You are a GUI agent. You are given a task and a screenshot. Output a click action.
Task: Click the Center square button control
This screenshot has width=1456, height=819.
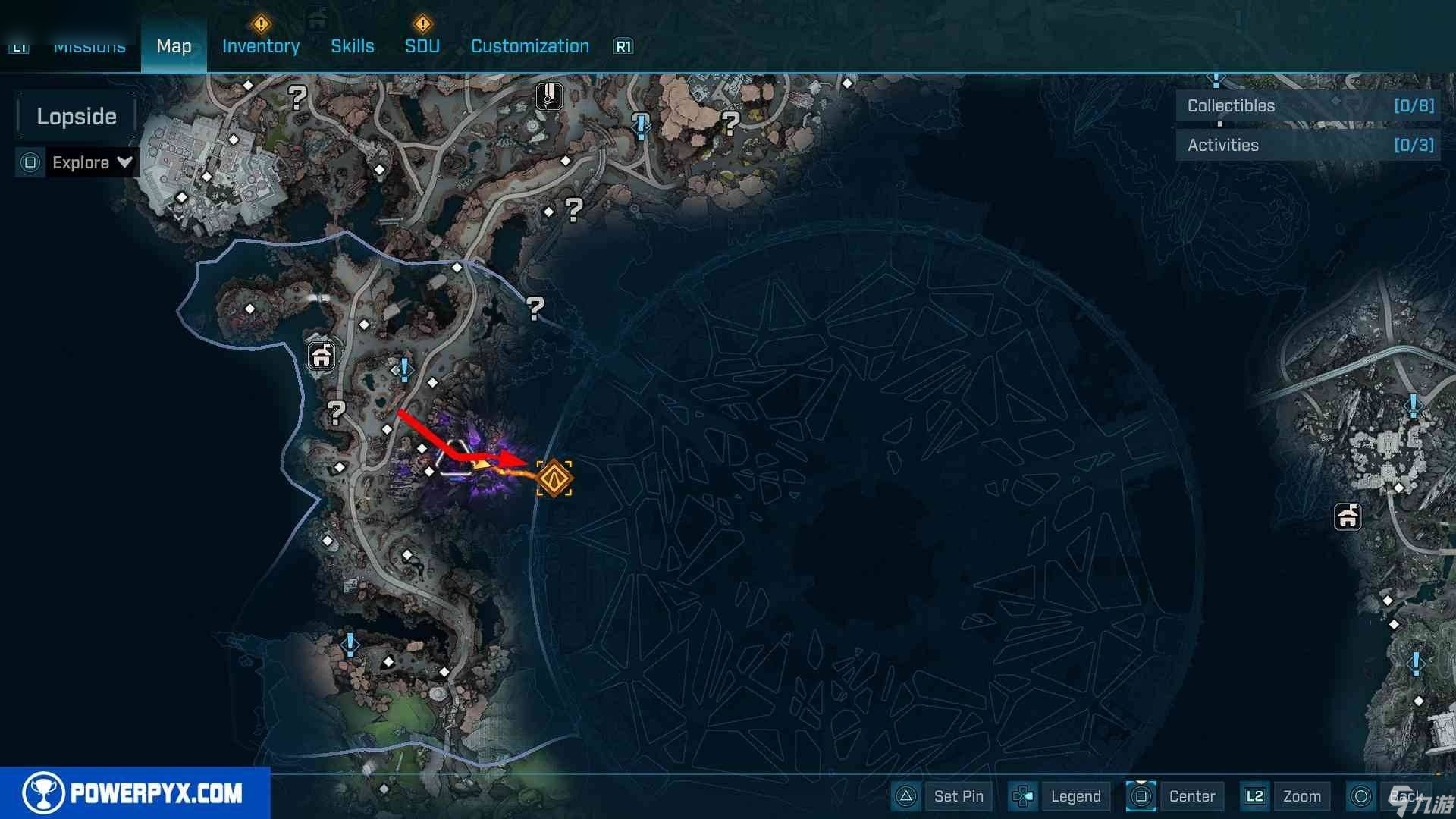click(1141, 796)
